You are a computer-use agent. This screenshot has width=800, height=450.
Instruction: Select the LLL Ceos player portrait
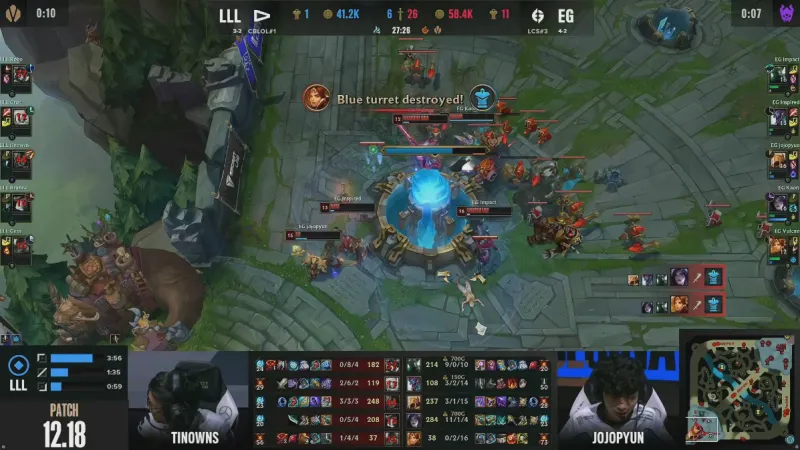(18, 246)
